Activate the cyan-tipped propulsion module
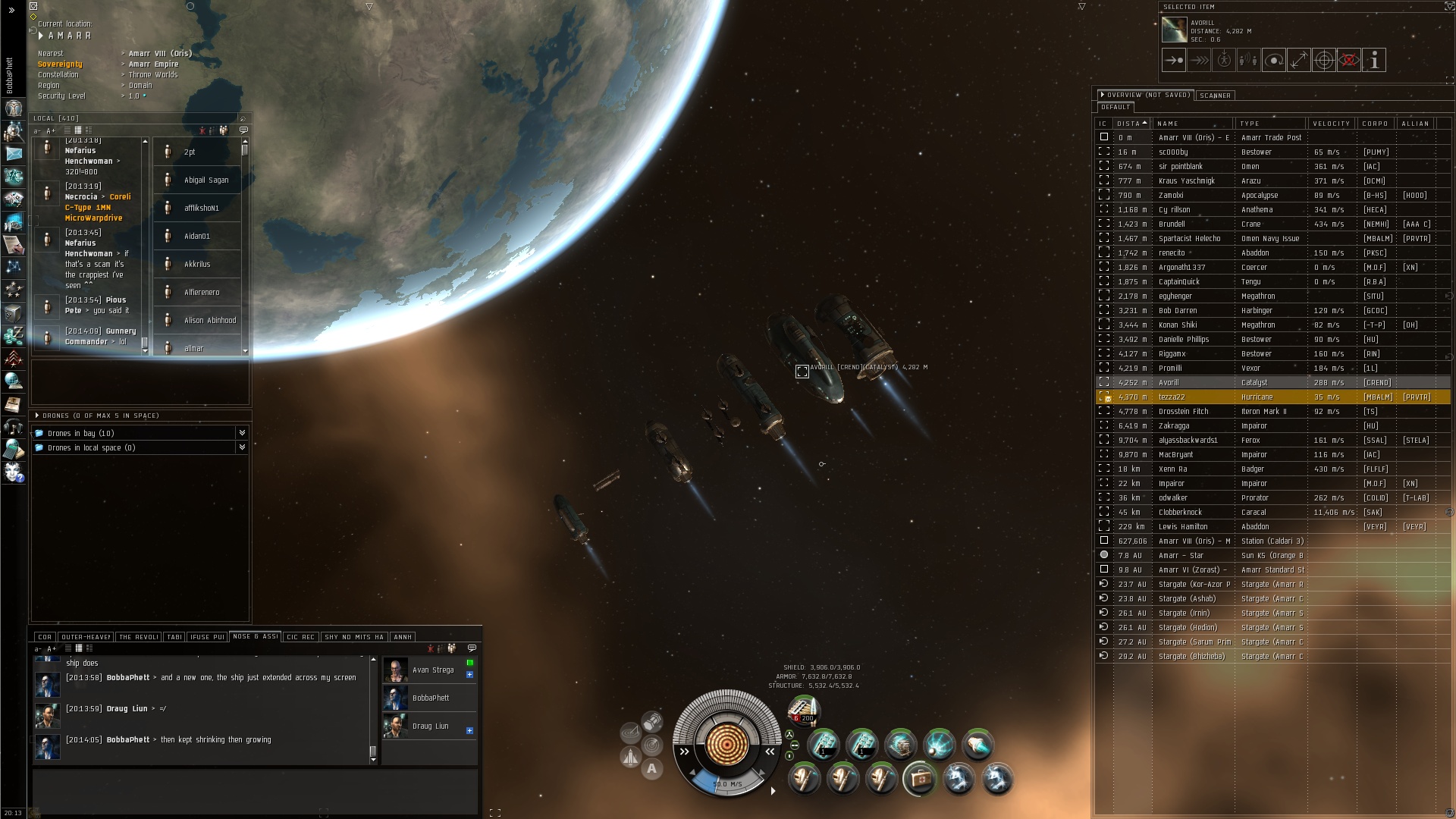Viewport: 1456px width, 819px height. coord(977,745)
